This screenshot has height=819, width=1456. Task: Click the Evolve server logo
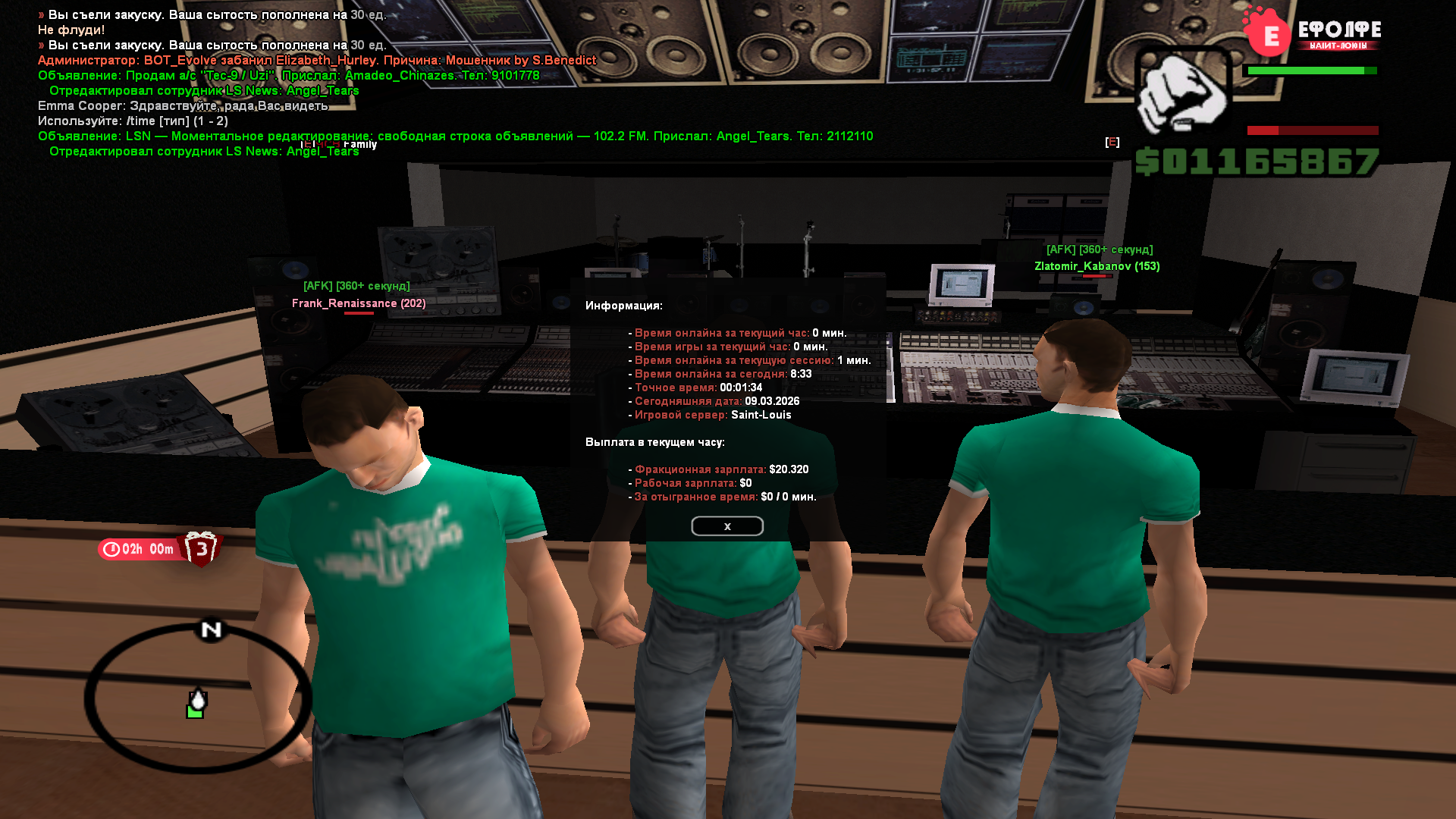[1312, 33]
